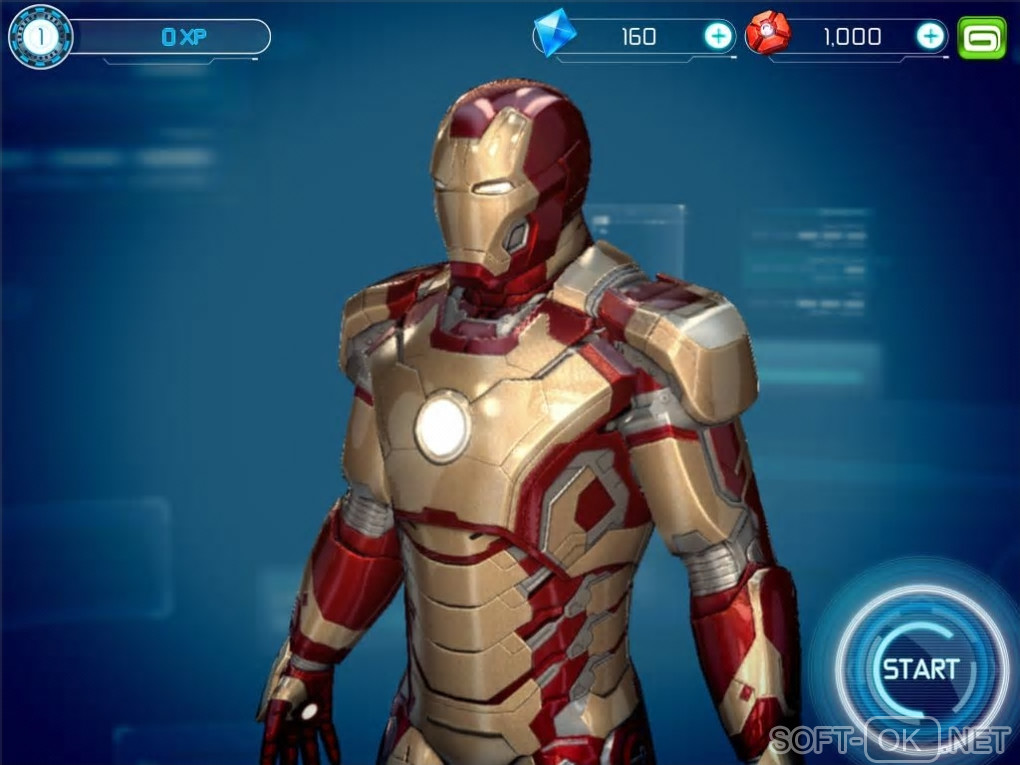This screenshot has height=765, width=1020.
Task: Open the green Gameloft logo menu
Action: point(981,37)
